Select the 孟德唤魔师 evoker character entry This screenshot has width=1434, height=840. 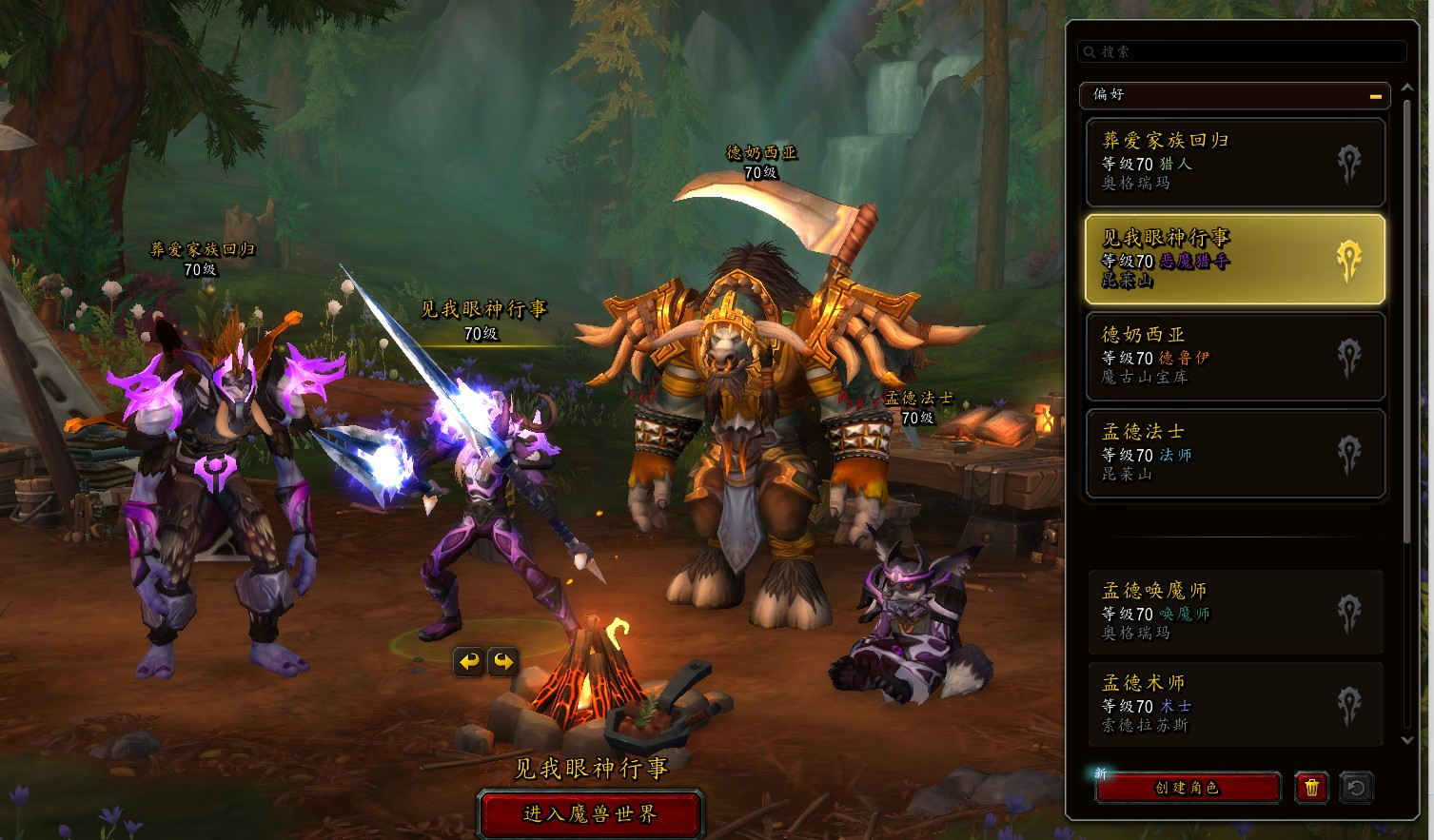click(x=1234, y=612)
